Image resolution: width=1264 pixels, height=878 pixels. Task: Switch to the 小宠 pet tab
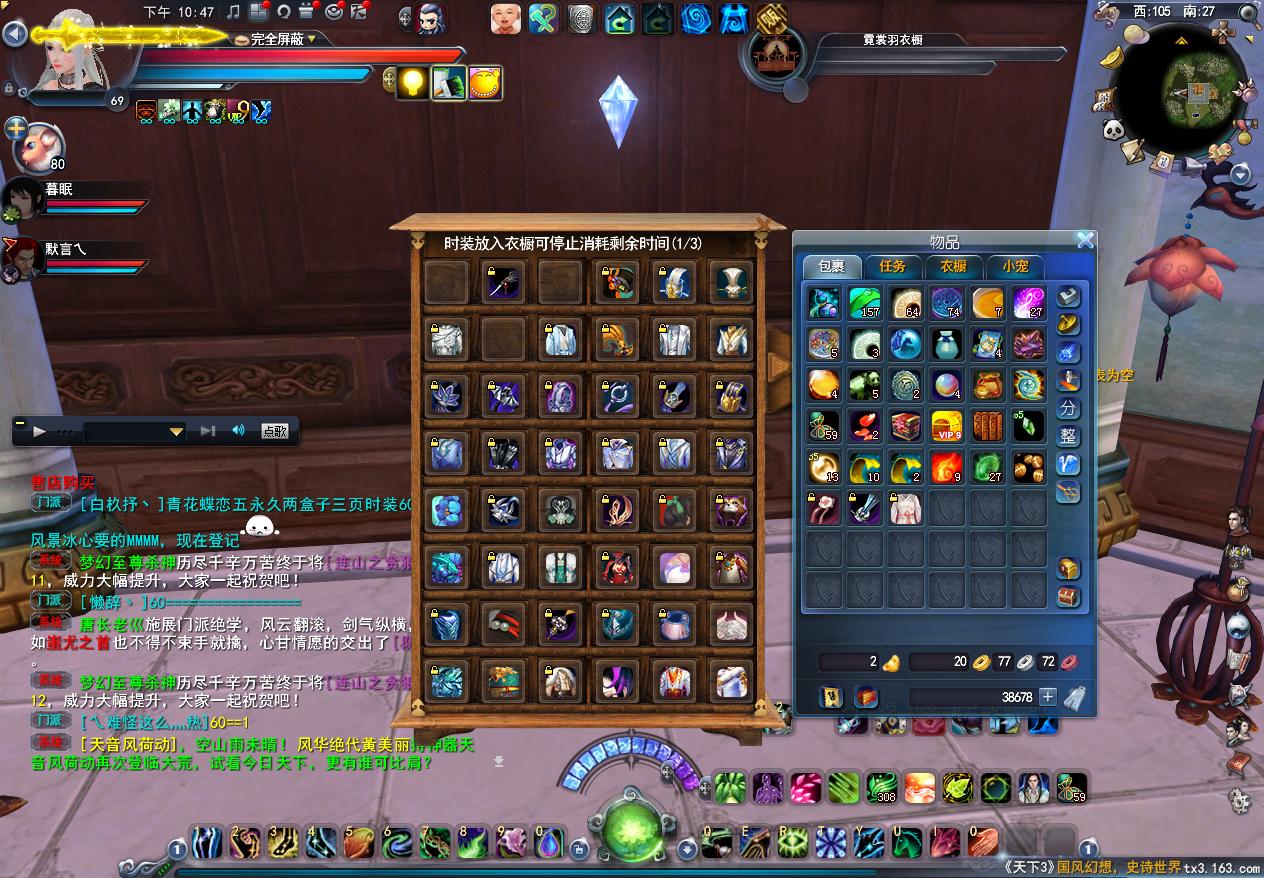pyautogui.click(x=1014, y=266)
